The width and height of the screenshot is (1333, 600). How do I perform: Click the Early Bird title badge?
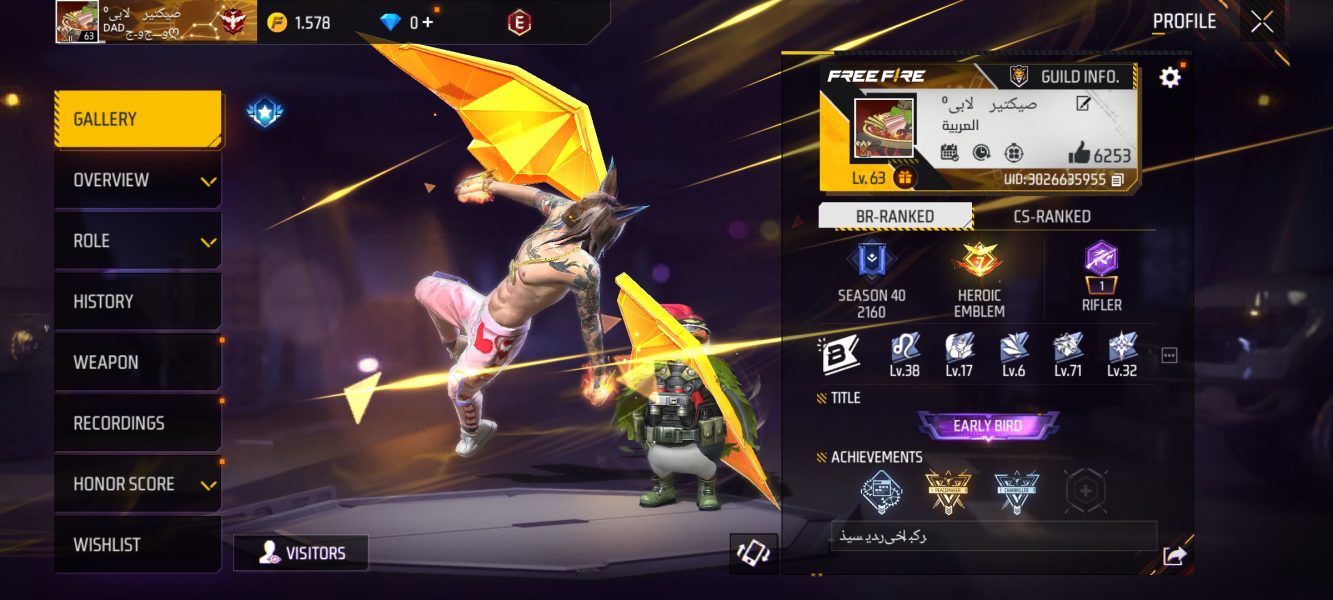click(x=987, y=426)
